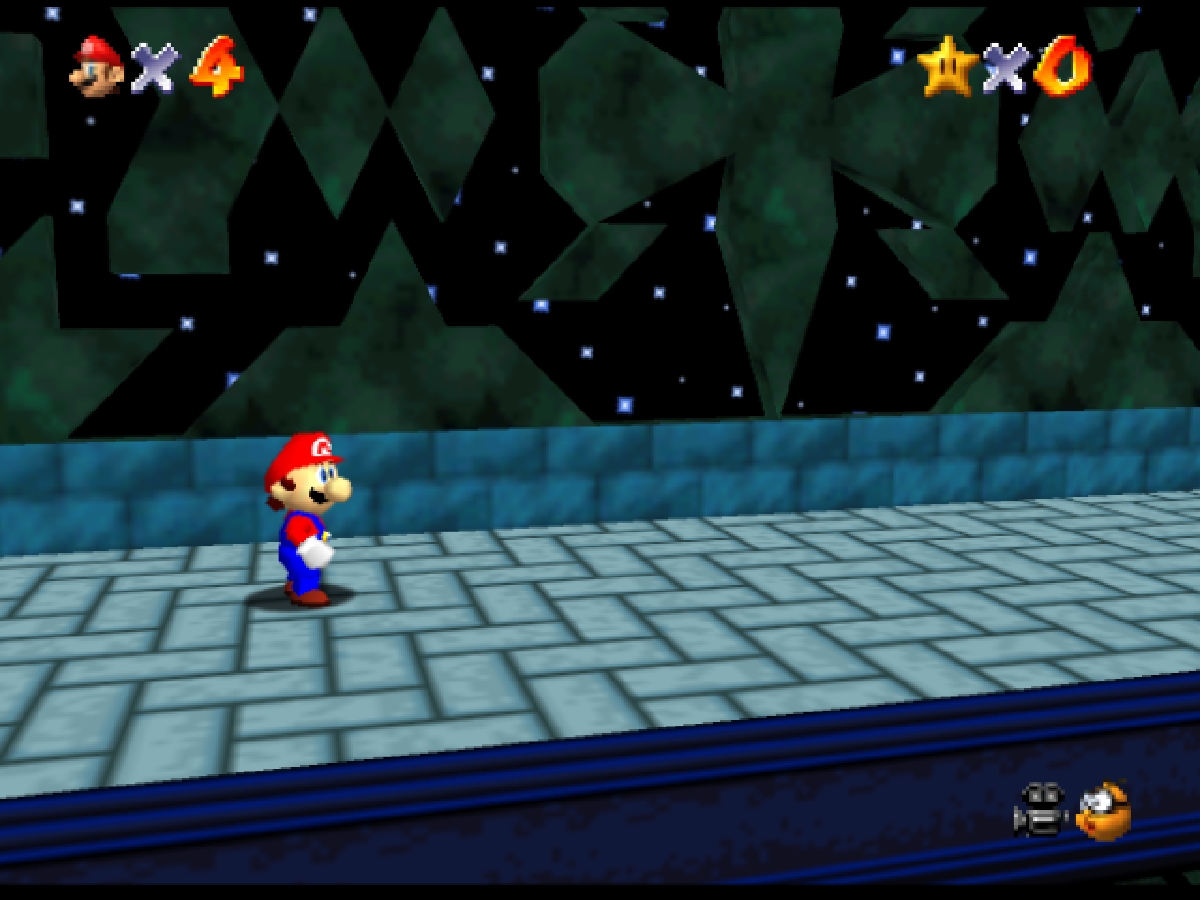The width and height of the screenshot is (1200, 900).
Task: Click the Mario head lives icon
Action: 97,67
